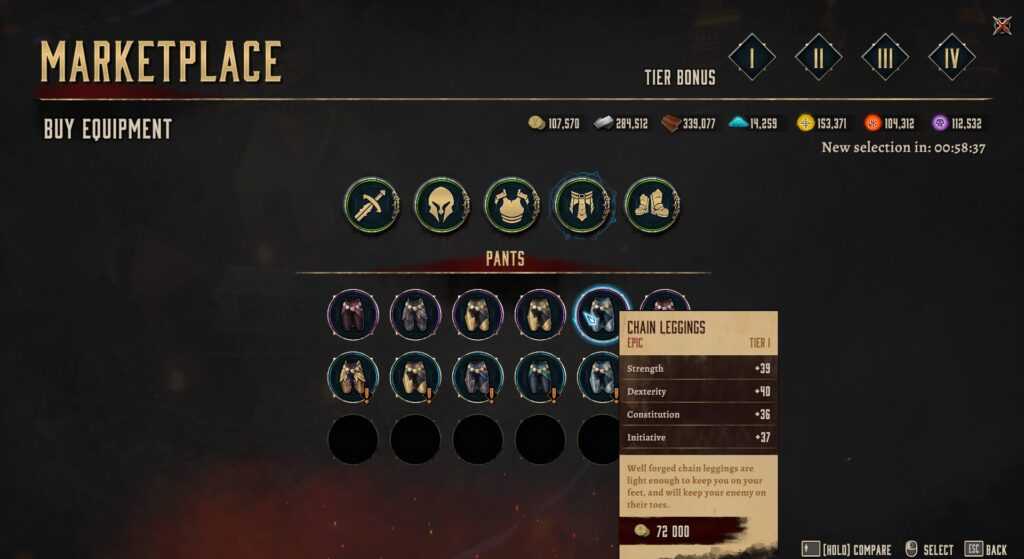Select the Tier Bonus III diamond
The width and height of the screenshot is (1024, 559).
[x=885, y=57]
